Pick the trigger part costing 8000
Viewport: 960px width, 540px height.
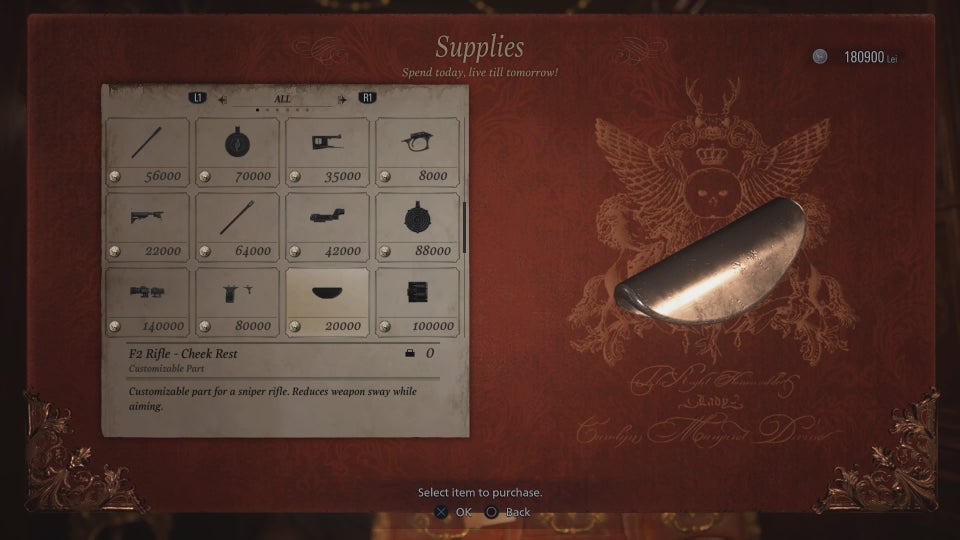click(x=418, y=151)
